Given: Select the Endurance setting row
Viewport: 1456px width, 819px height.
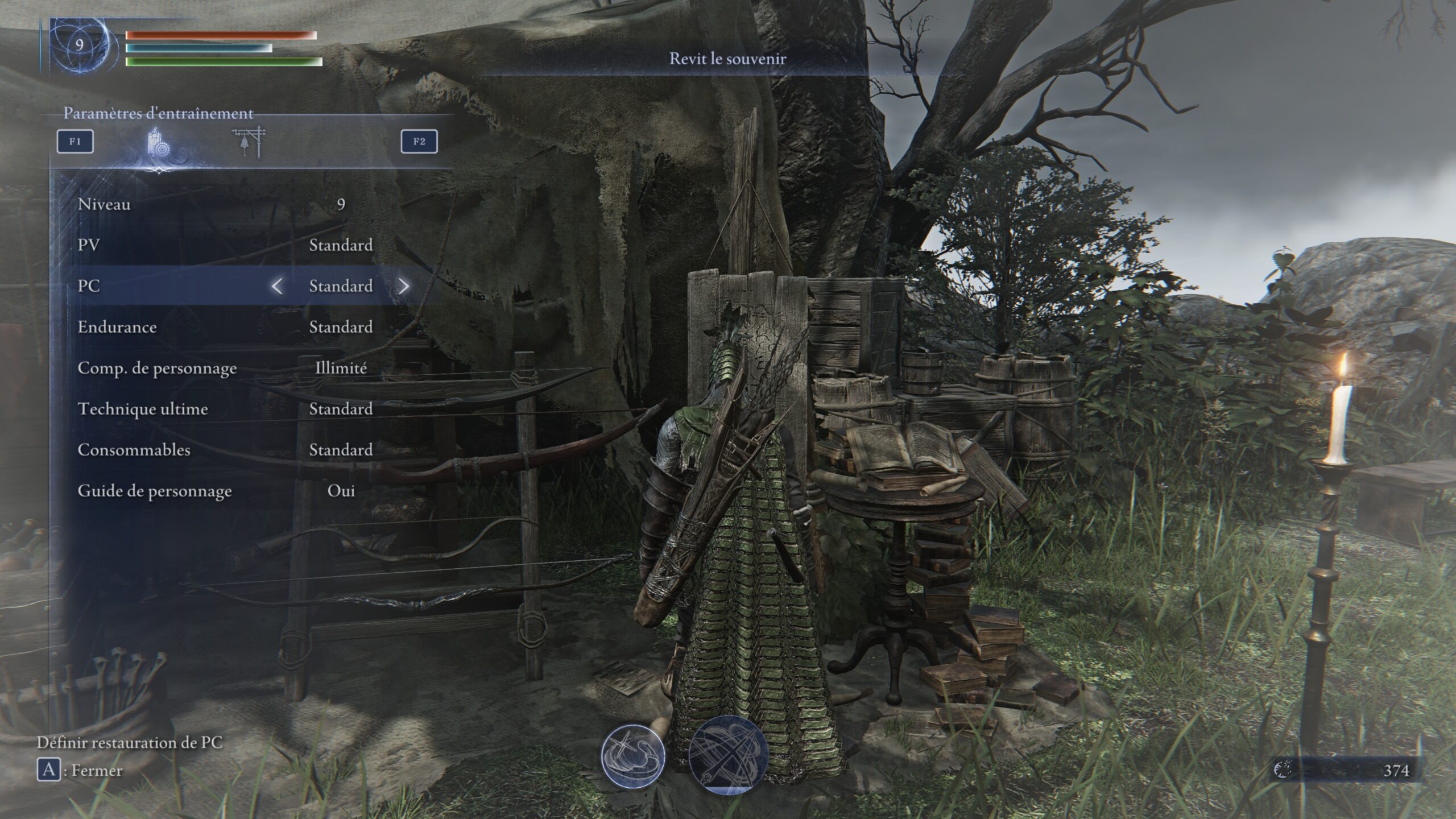Looking at the screenshot, I should 227,327.
